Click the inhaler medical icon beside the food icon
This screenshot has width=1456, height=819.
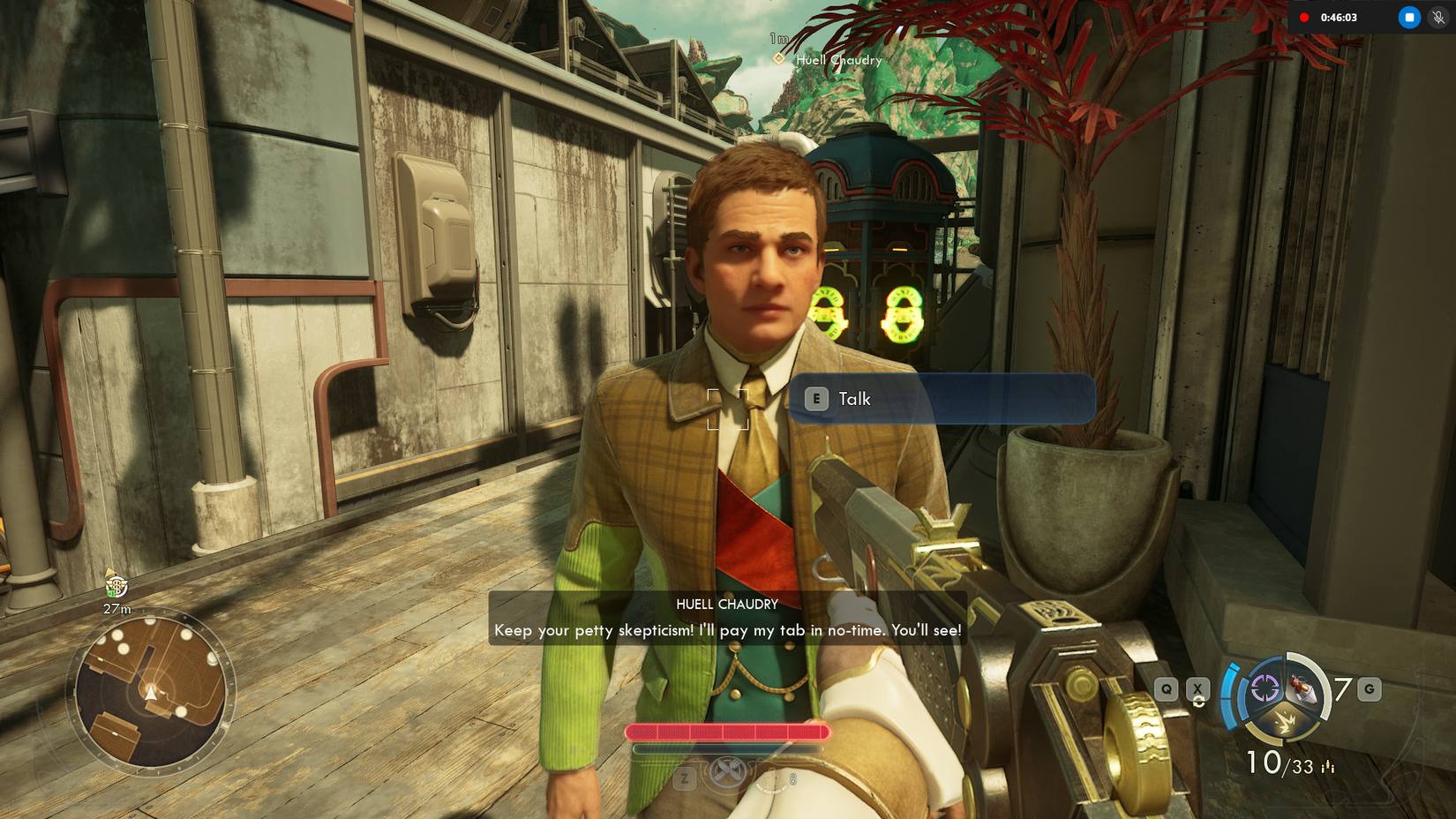tap(770, 780)
